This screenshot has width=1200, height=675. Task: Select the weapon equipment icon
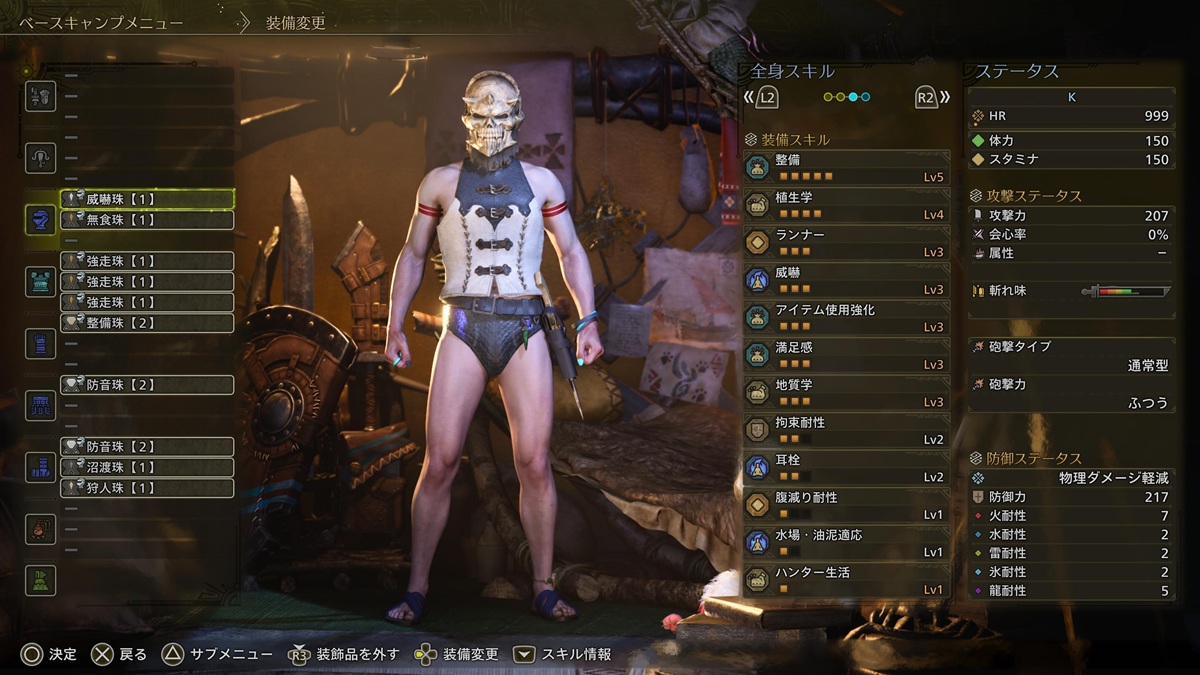(x=40, y=96)
